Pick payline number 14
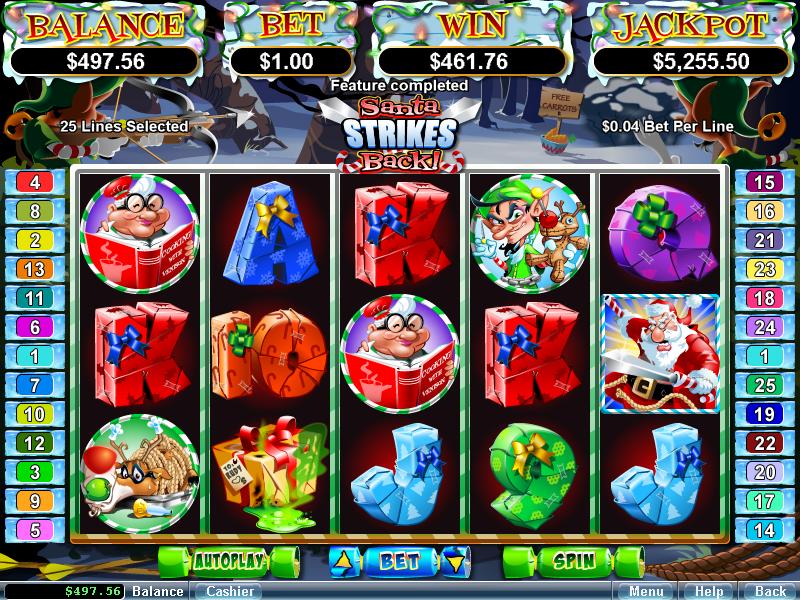Screen dimensions: 800x600 pyautogui.click(x=764, y=531)
